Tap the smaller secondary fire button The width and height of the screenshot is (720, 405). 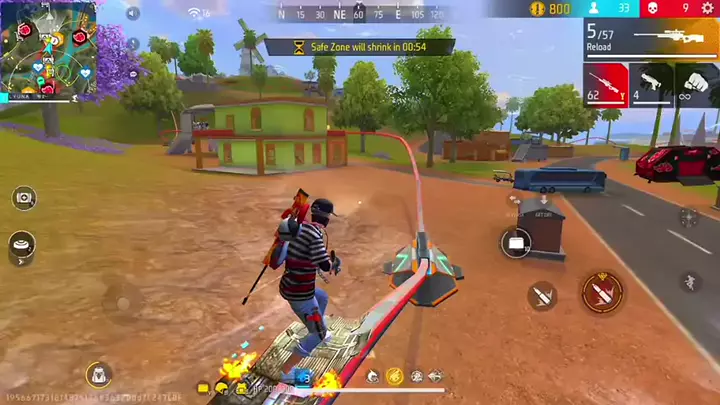(543, 295)
